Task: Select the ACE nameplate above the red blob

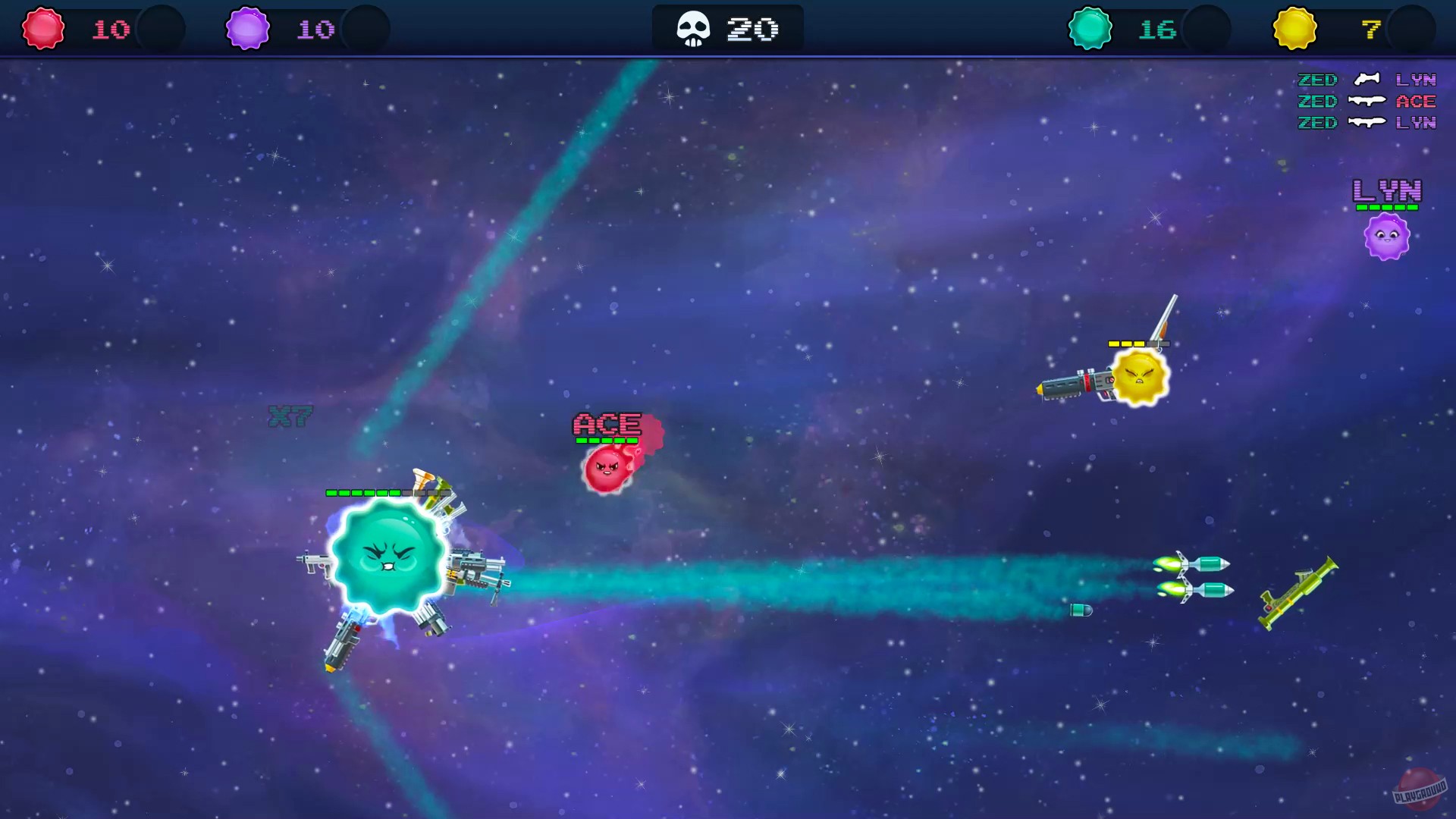Action: coord(607,423)
